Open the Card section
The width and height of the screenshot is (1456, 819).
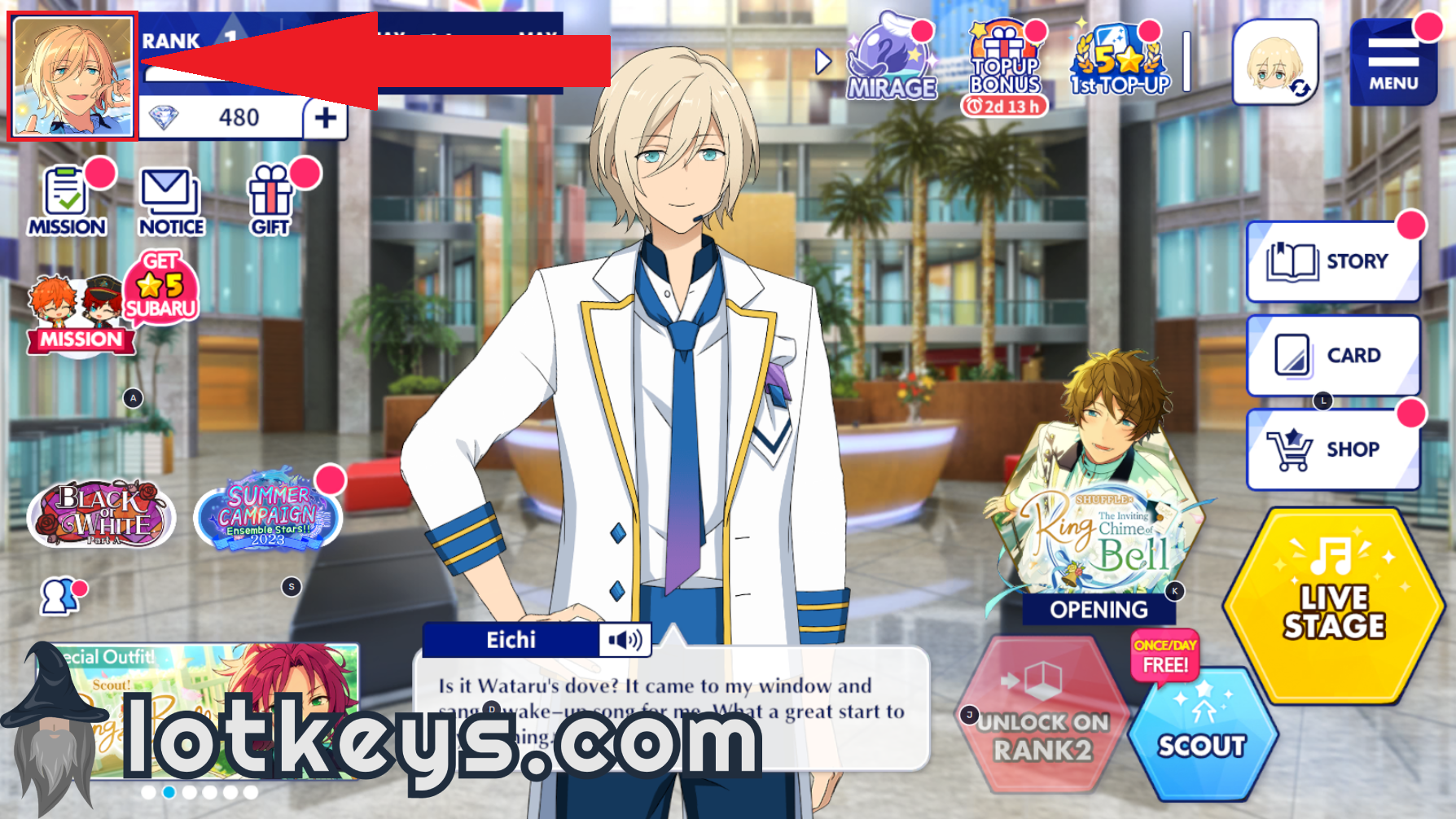point(1333,356)
